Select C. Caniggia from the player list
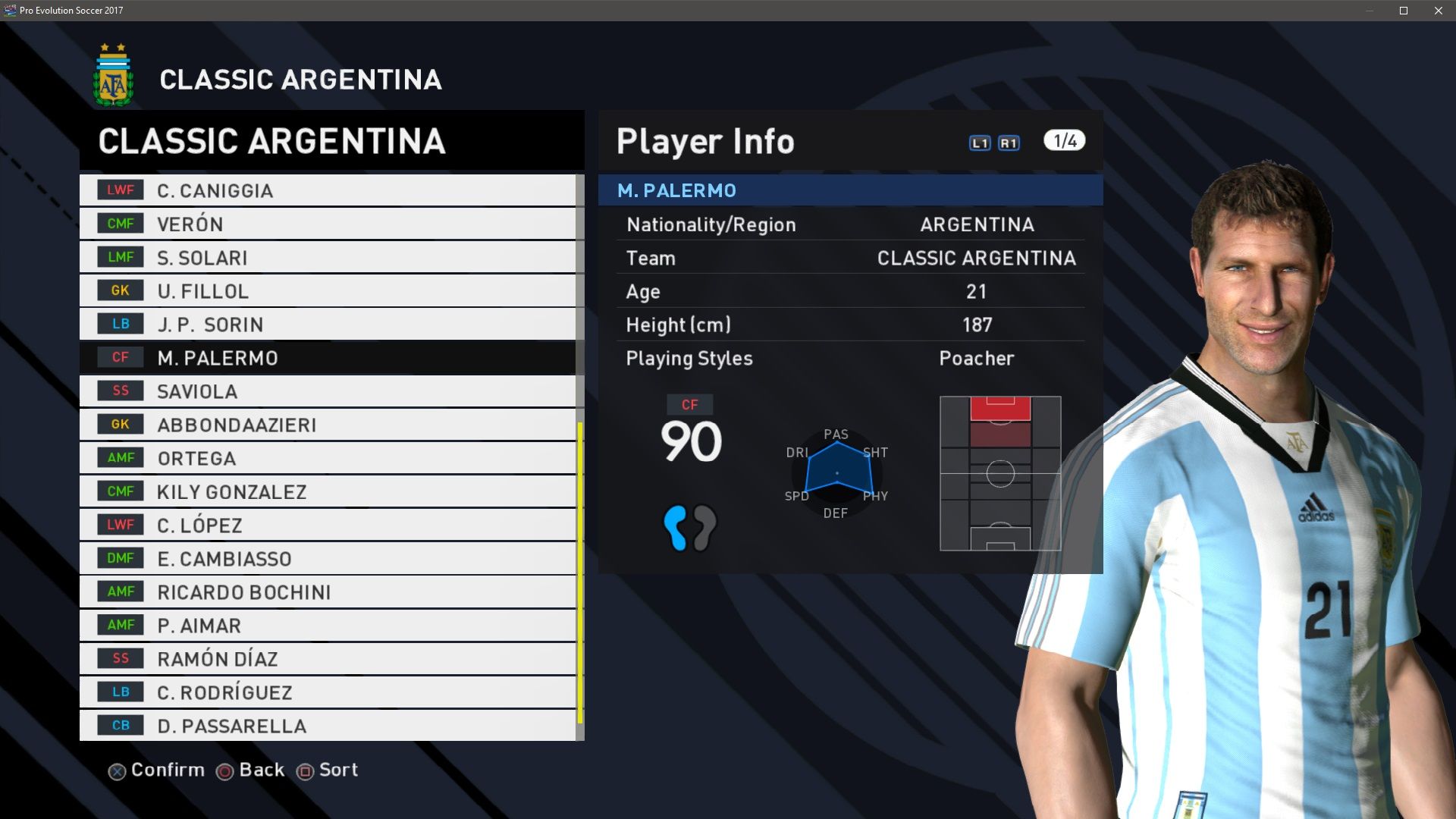The width and height of the screenshot is (1456, 819). 326,190
